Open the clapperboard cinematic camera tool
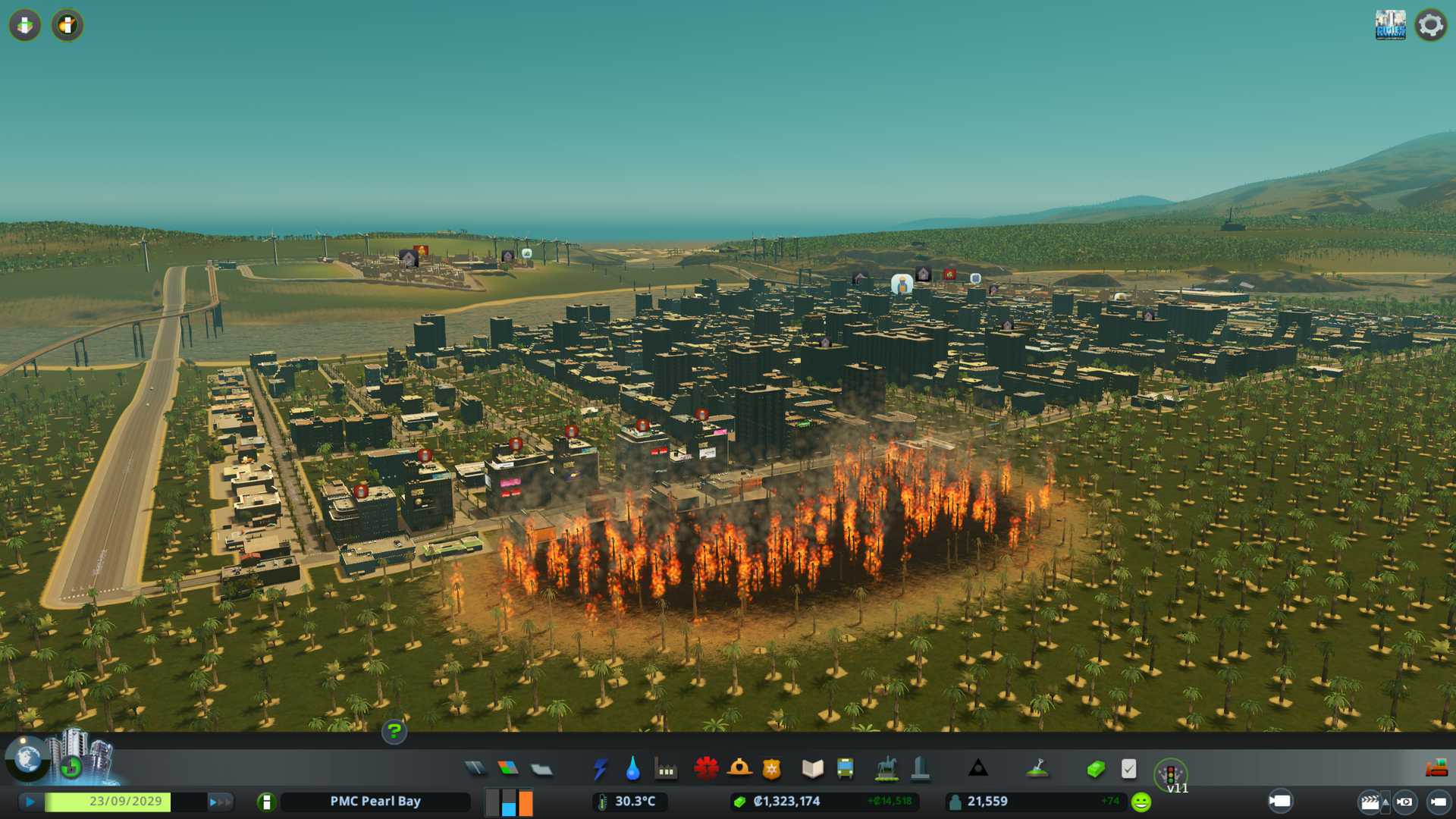Image resolution: width=1456 pixels, height=819 pixels. click(x=1370, y=802)
